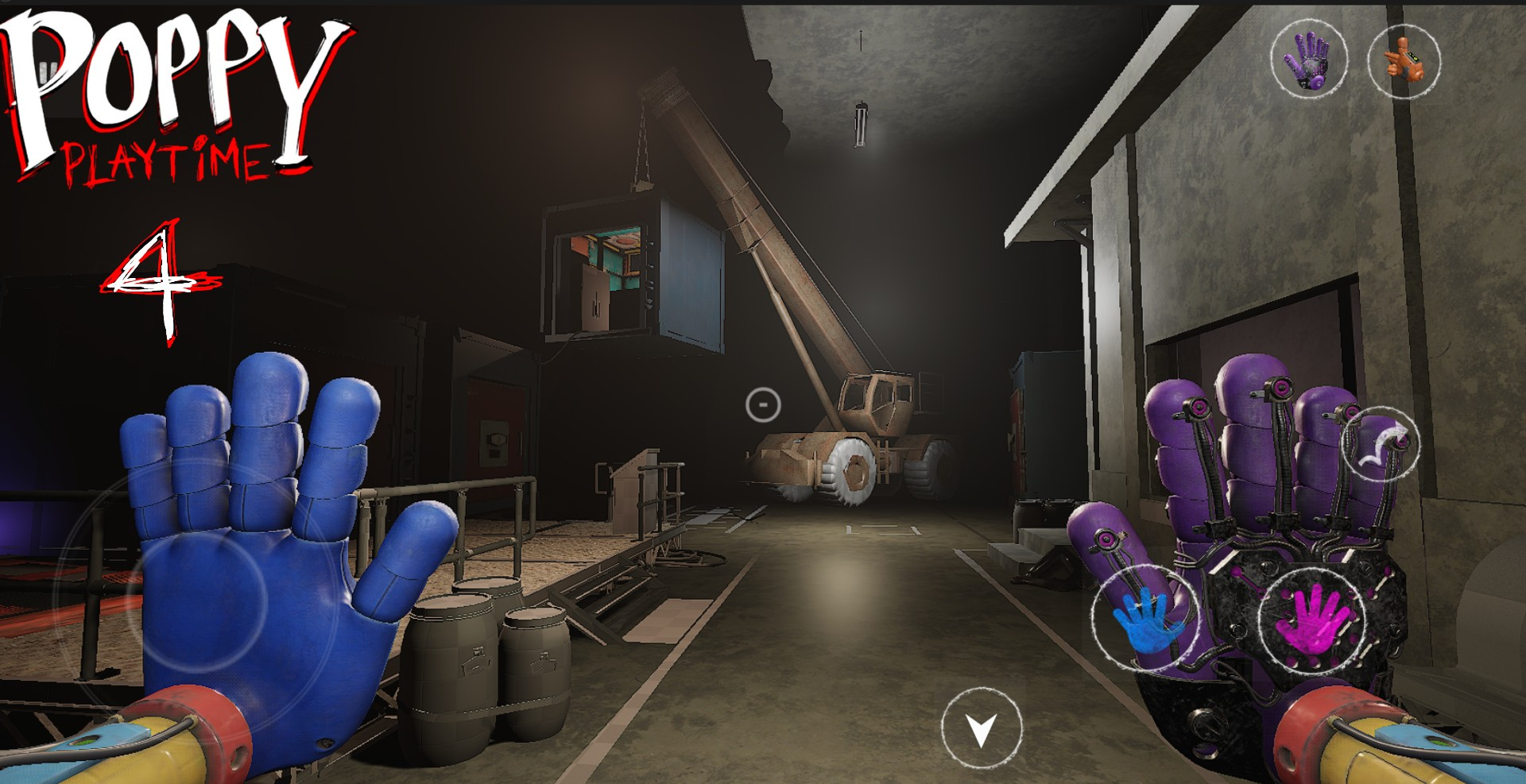Switch to the orange flare hand

click(x=1404, y=61)
